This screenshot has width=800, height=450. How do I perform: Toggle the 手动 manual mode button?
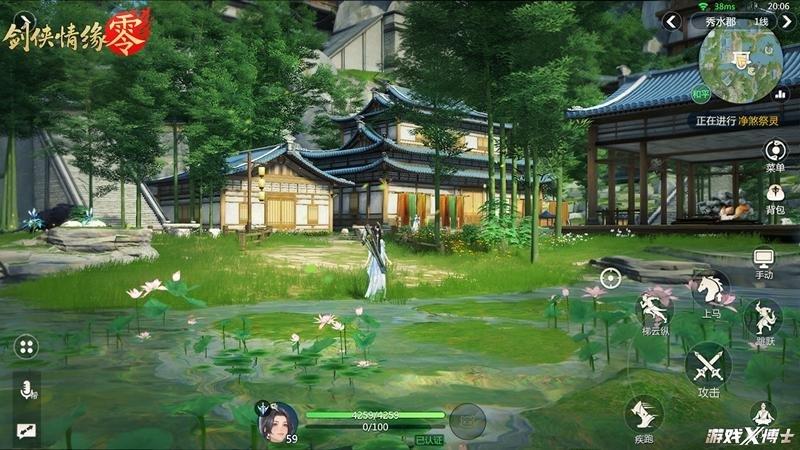[x=764, y=261]
